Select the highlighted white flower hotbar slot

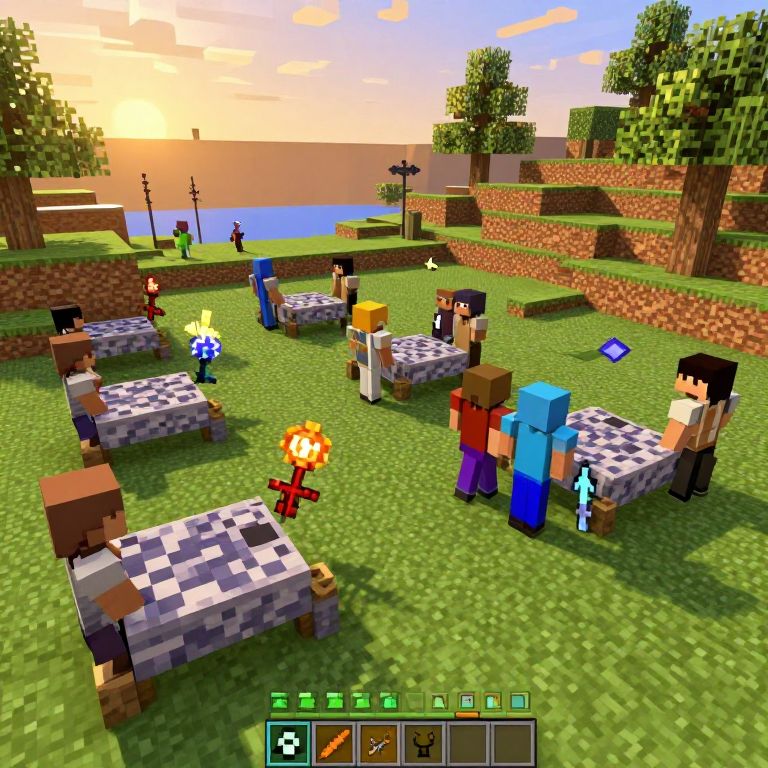288,743
